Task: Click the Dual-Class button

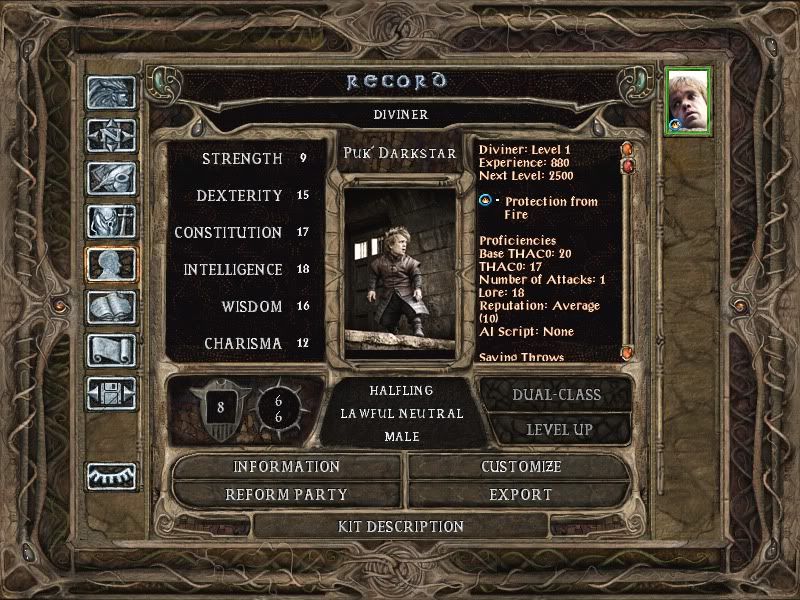Action: point(557,395)
